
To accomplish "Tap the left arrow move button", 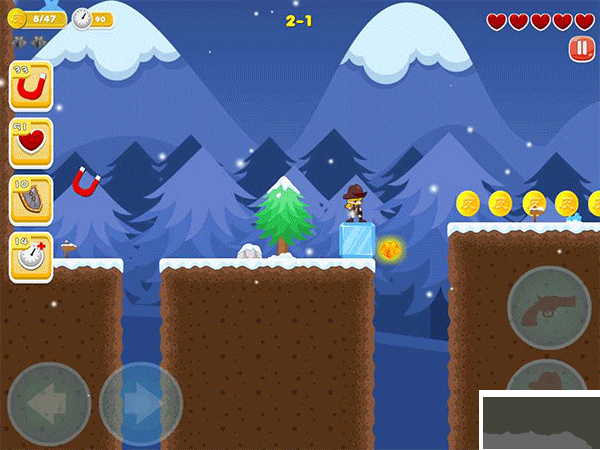I will click(49, 404).
